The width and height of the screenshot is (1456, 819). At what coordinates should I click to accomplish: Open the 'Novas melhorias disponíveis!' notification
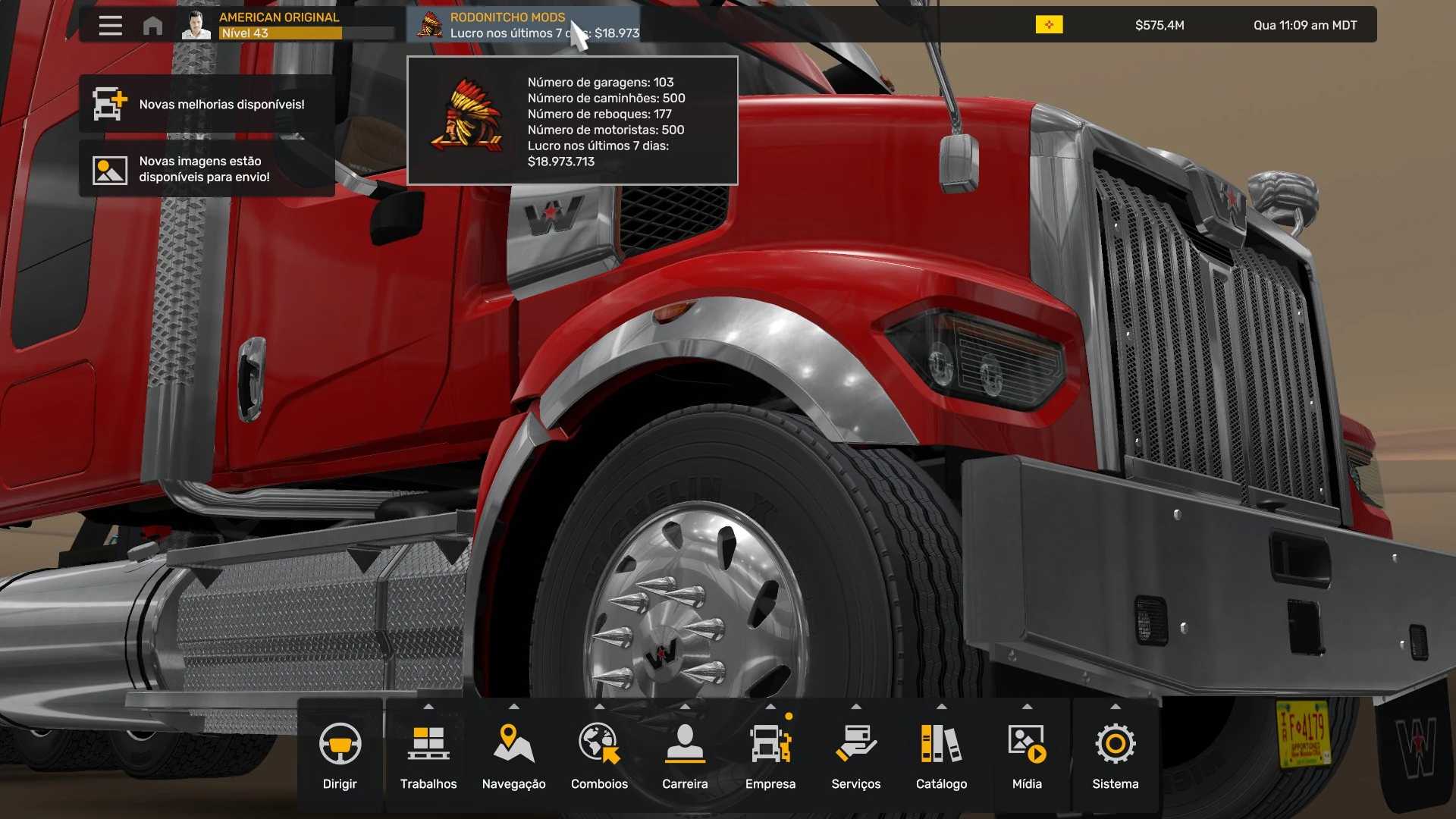[206, 105]
